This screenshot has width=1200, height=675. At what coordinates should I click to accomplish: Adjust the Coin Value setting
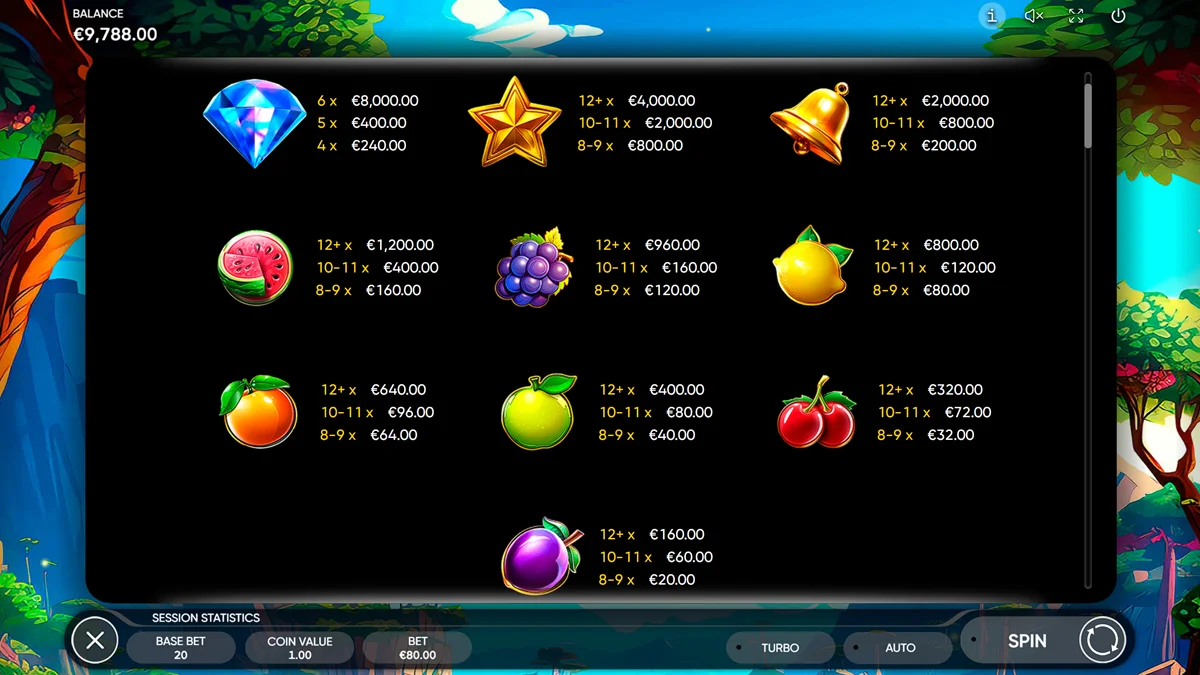pyautogui.click(x=299, y=647)
